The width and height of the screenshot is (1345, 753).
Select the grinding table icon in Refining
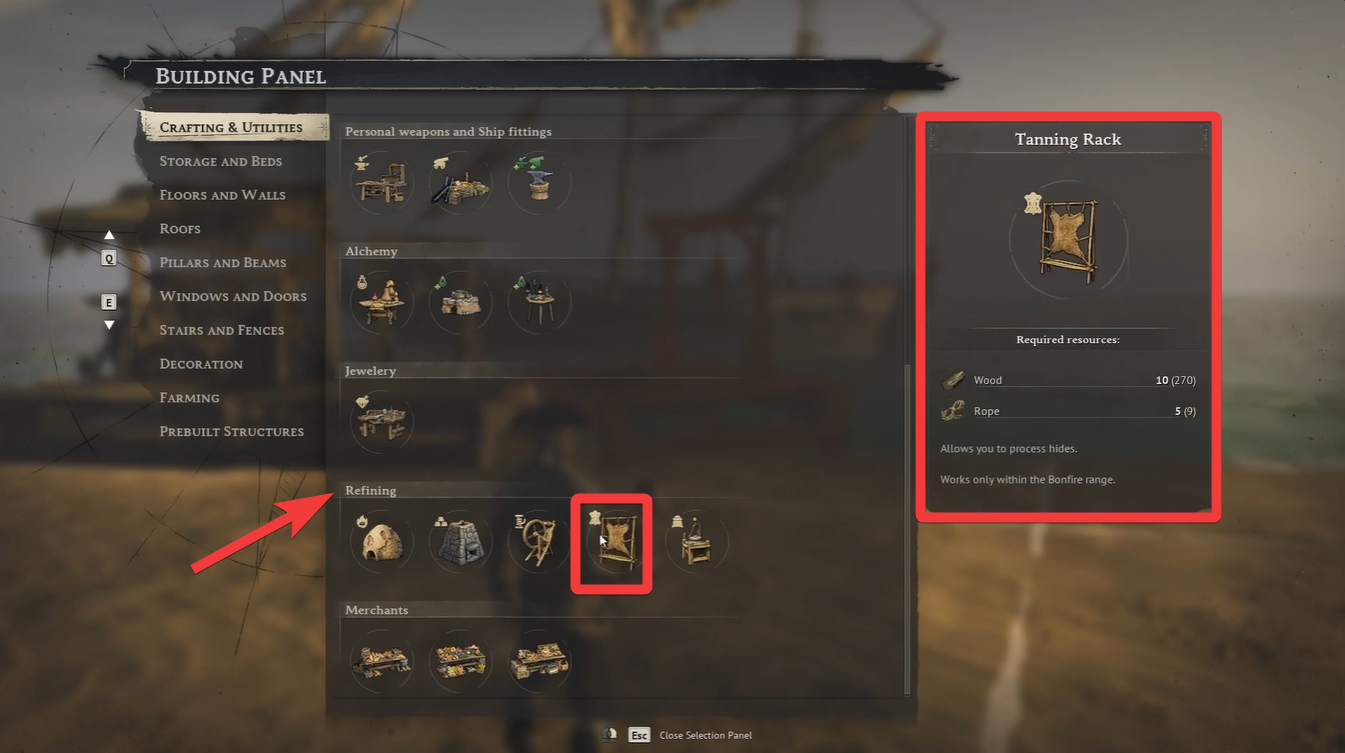[x=696, y=541]
